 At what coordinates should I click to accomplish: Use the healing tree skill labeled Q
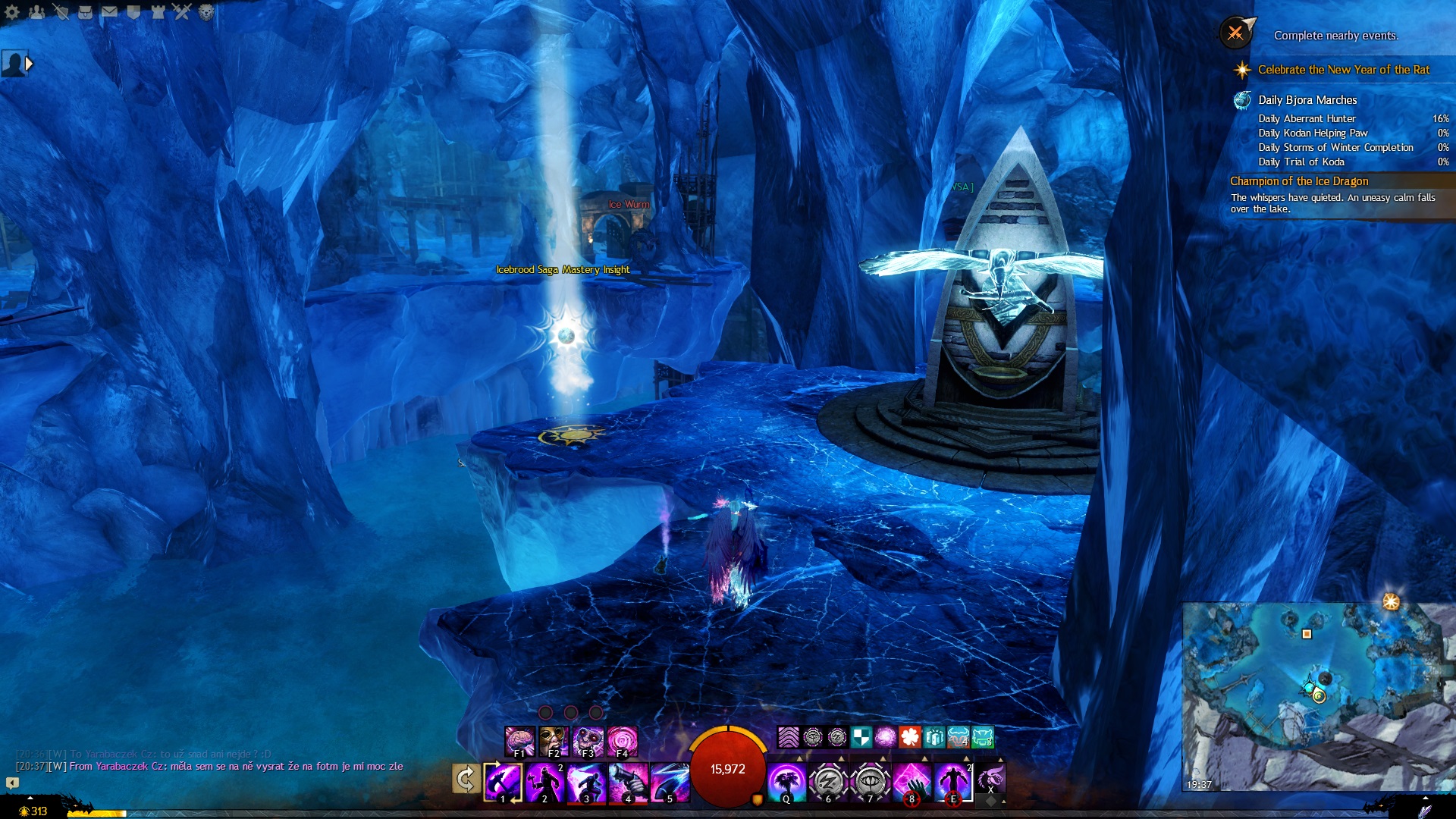786,782
